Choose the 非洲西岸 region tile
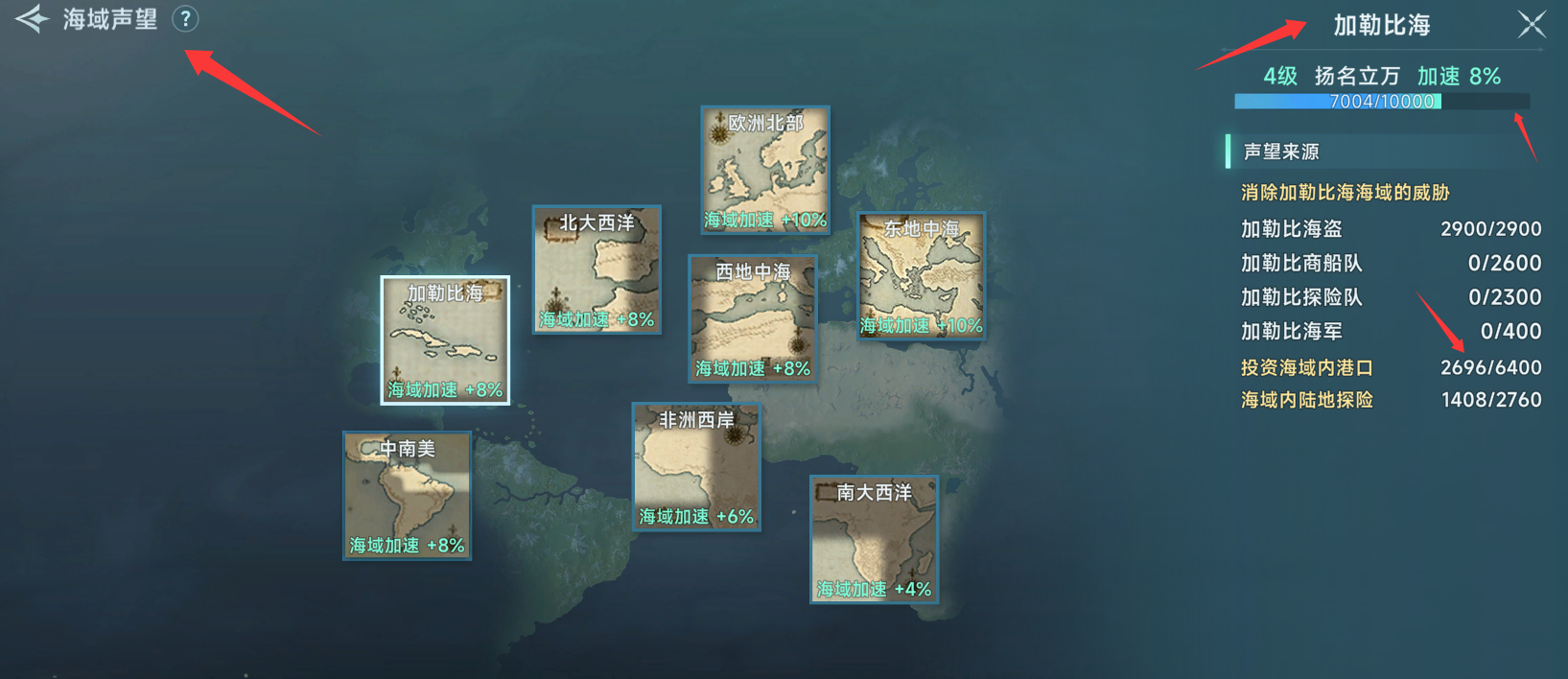This screenshot has height=679, width=1568. 696,466
